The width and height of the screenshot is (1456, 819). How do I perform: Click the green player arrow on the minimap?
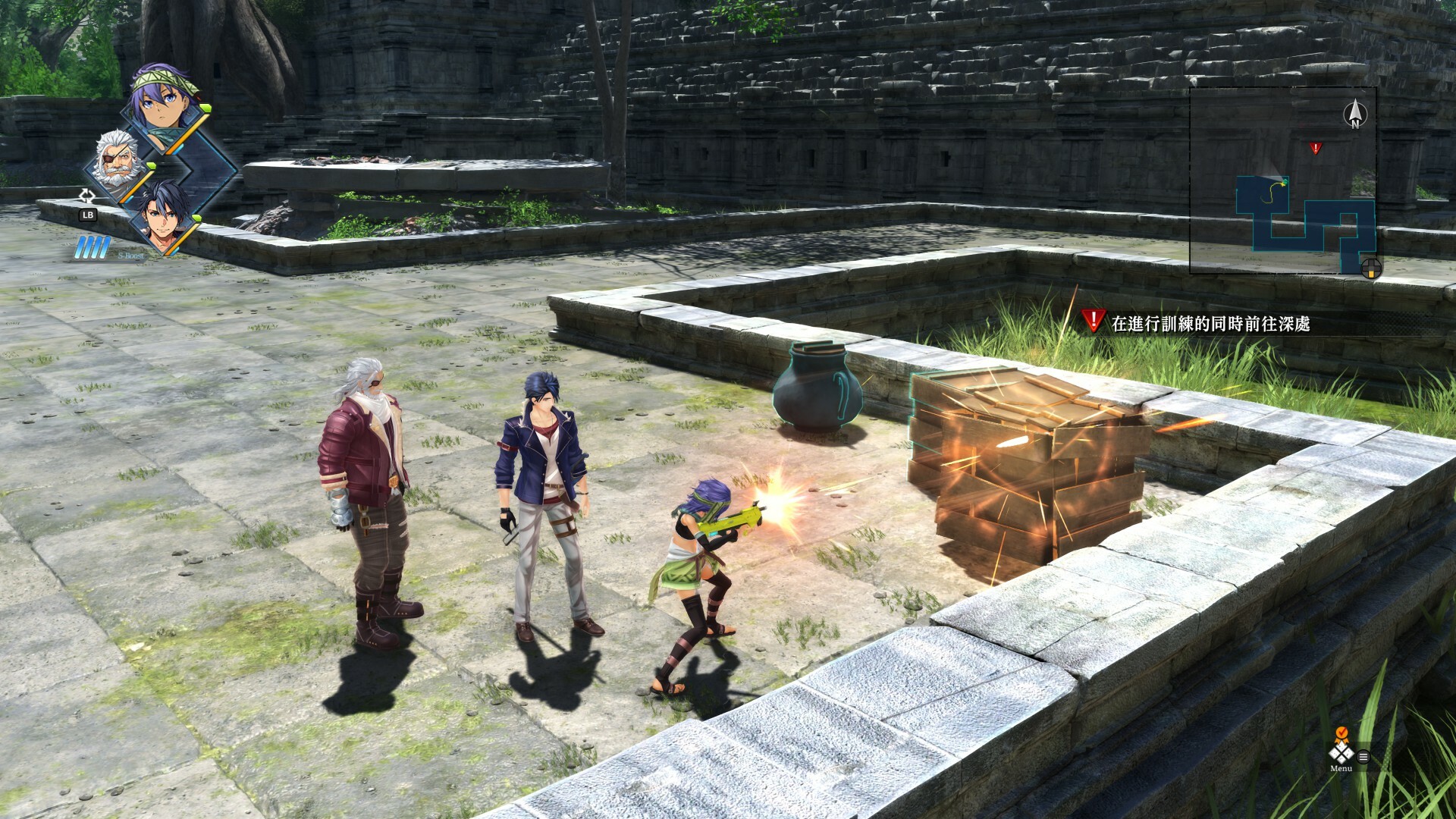point(1285,181)
